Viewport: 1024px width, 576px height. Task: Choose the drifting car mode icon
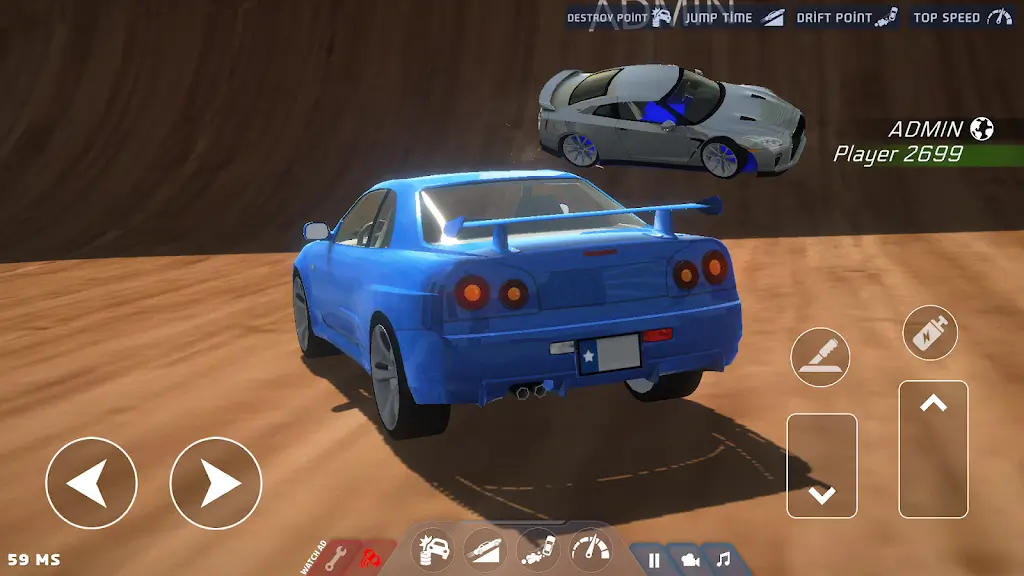(x=539, y=550)
